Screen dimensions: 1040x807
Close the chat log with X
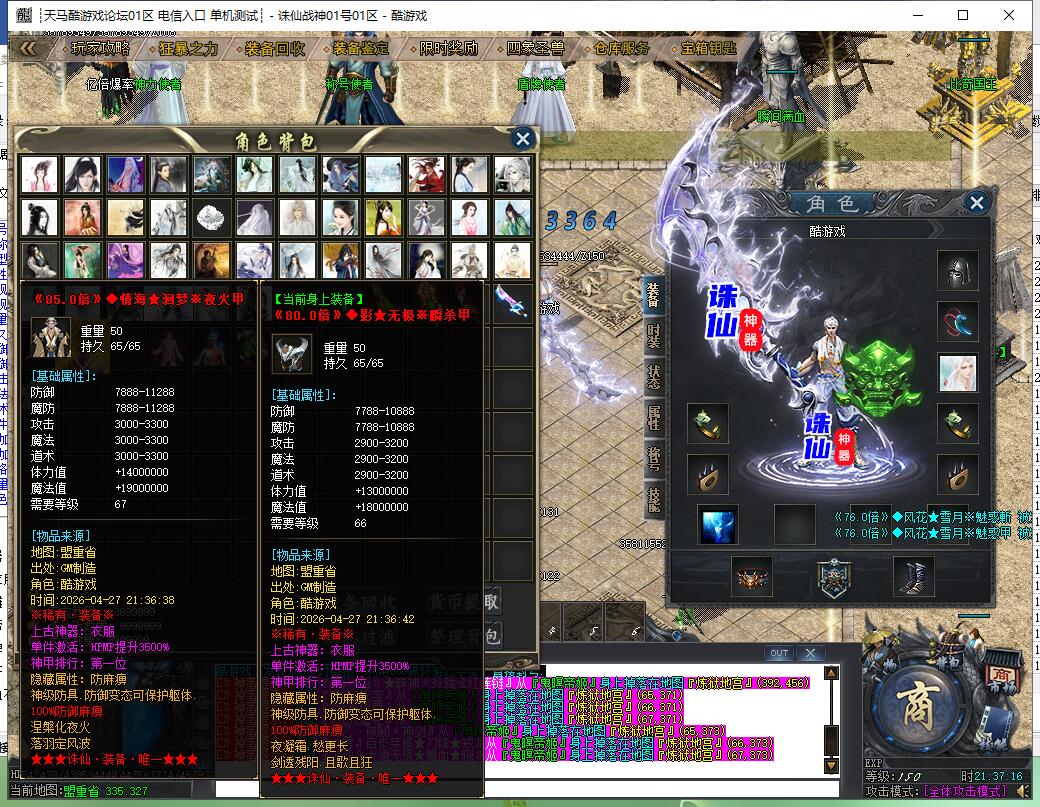click(810, 654)
